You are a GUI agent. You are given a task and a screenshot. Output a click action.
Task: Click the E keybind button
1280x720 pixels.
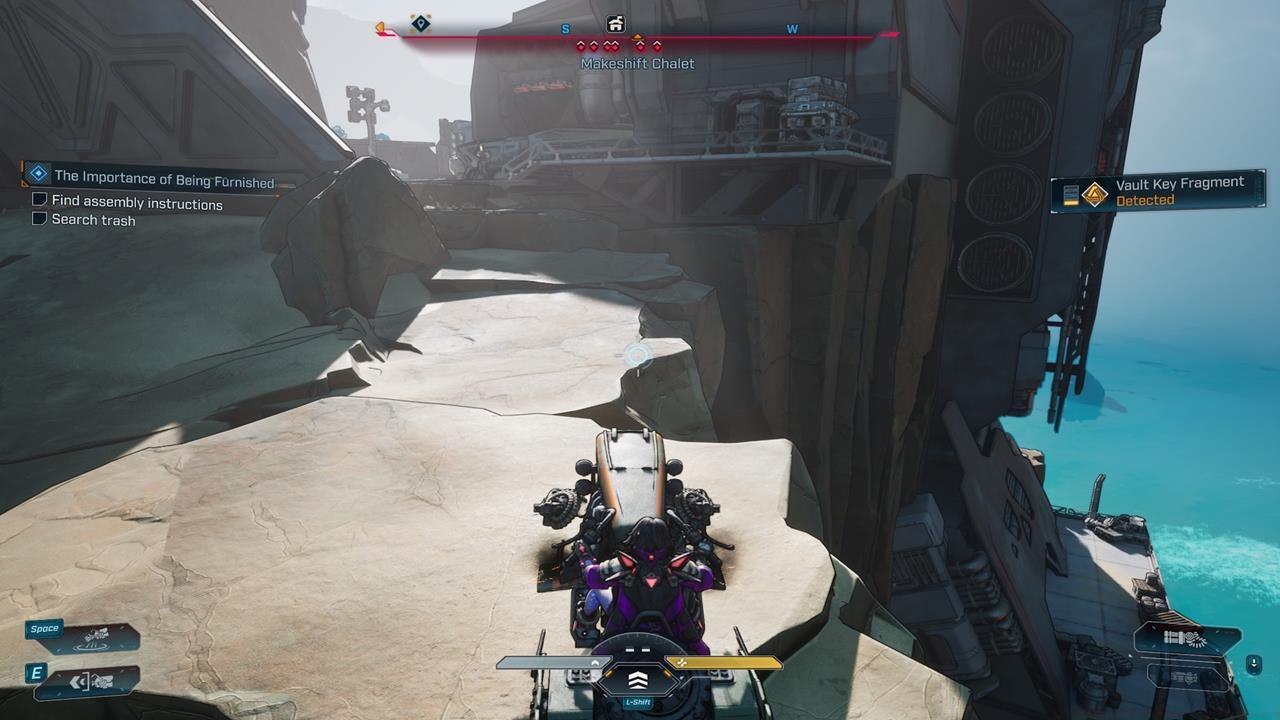click(36, 673)
